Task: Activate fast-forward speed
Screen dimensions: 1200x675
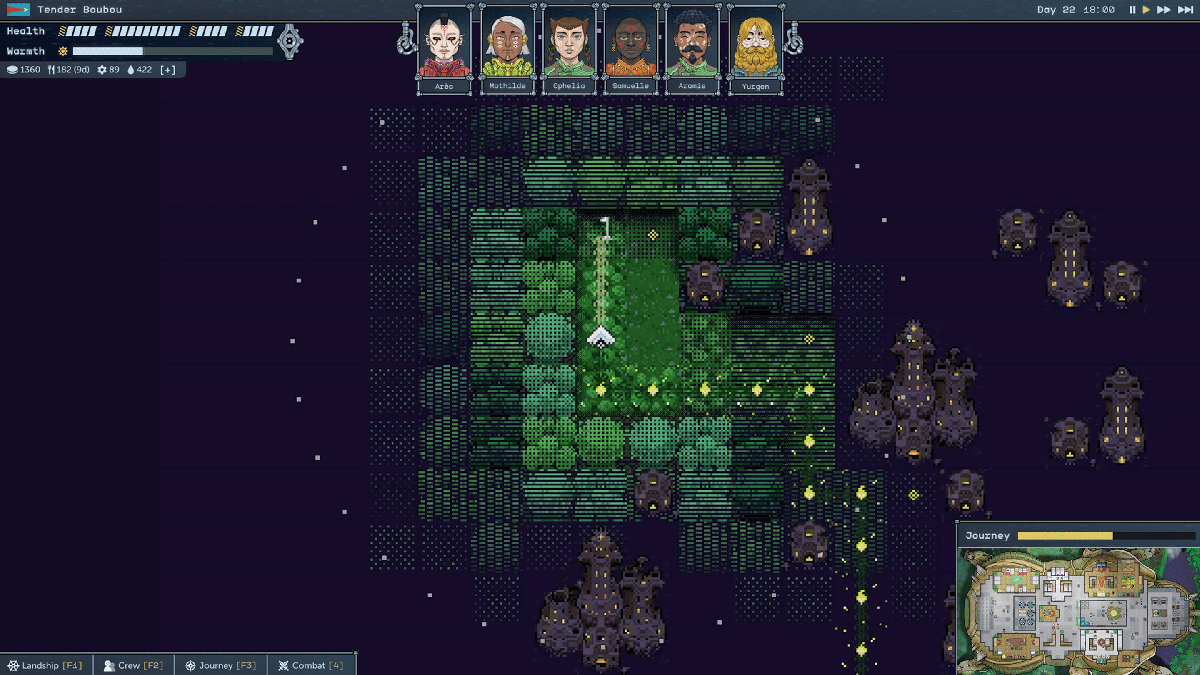Action: coord(1163,10)
